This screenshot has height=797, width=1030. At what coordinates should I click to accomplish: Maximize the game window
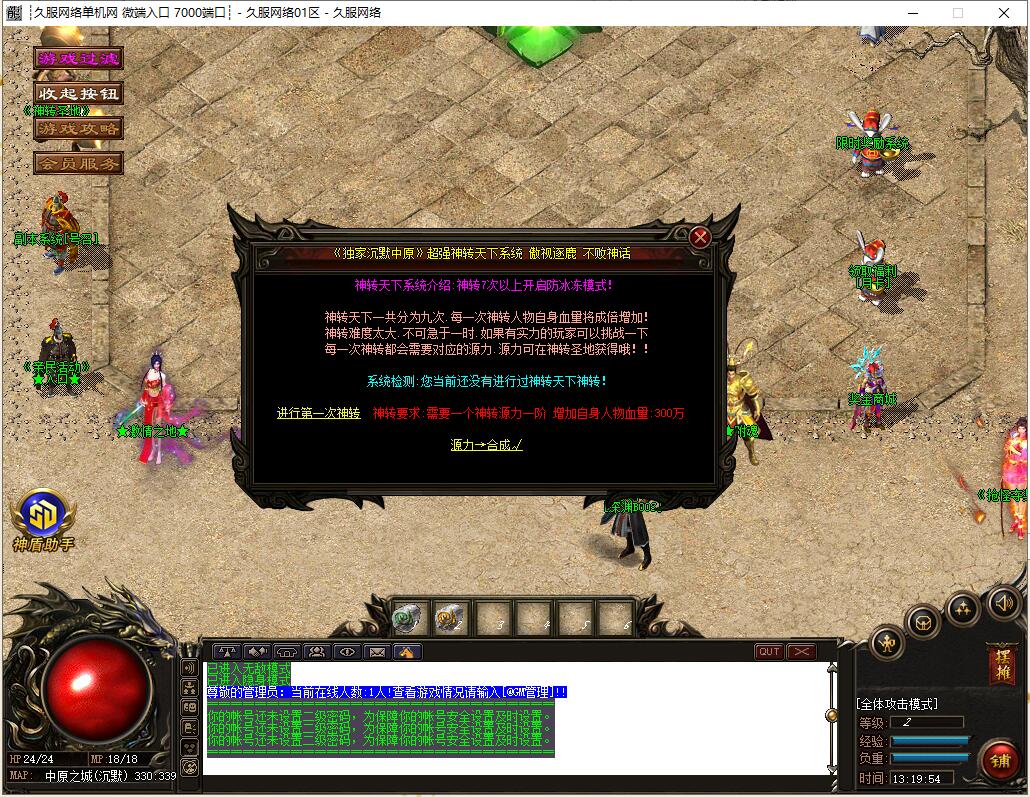(957, 13)
